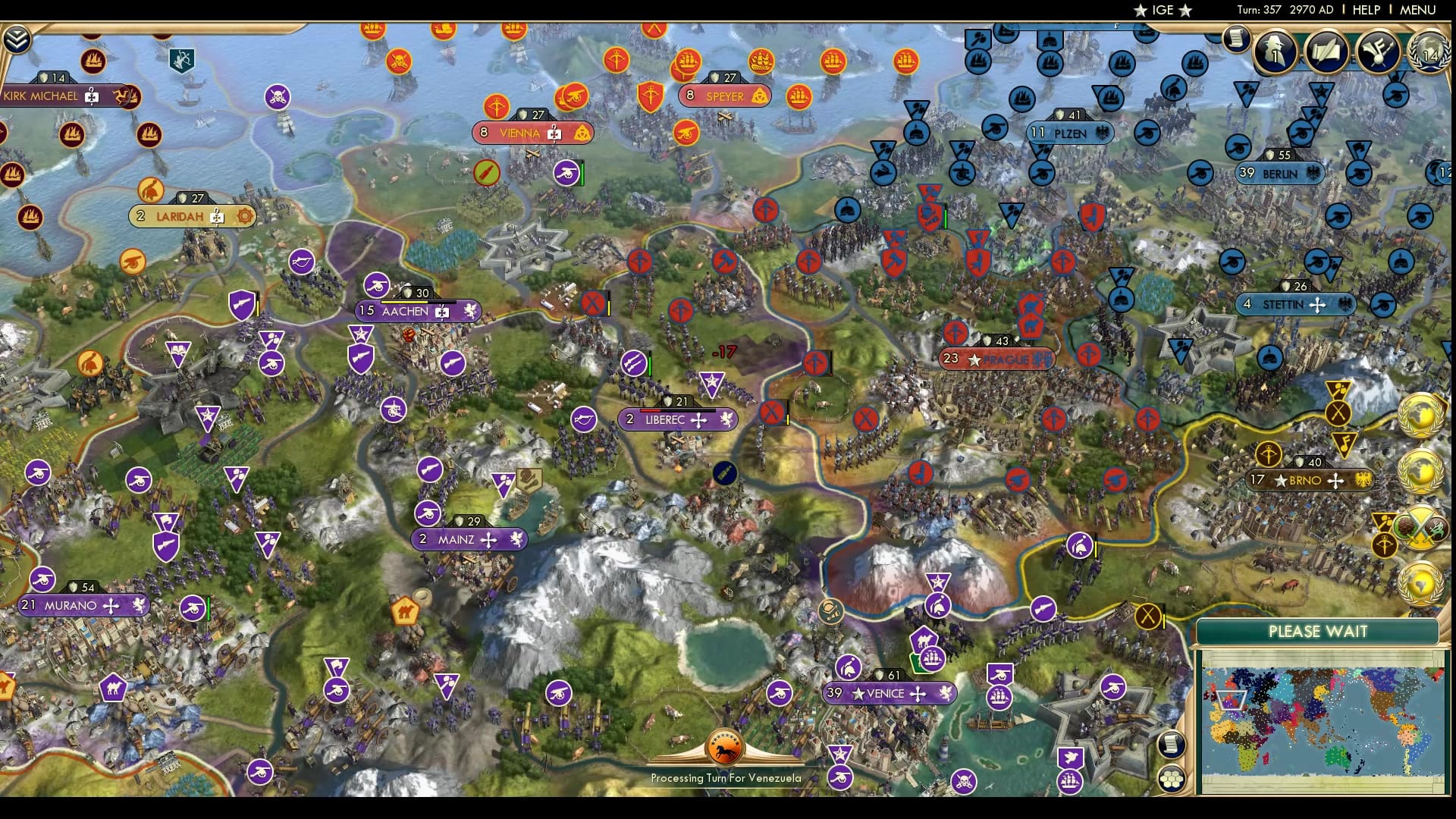Click the Prague city banner
The image size is (1456, 819).
point(996,359)
